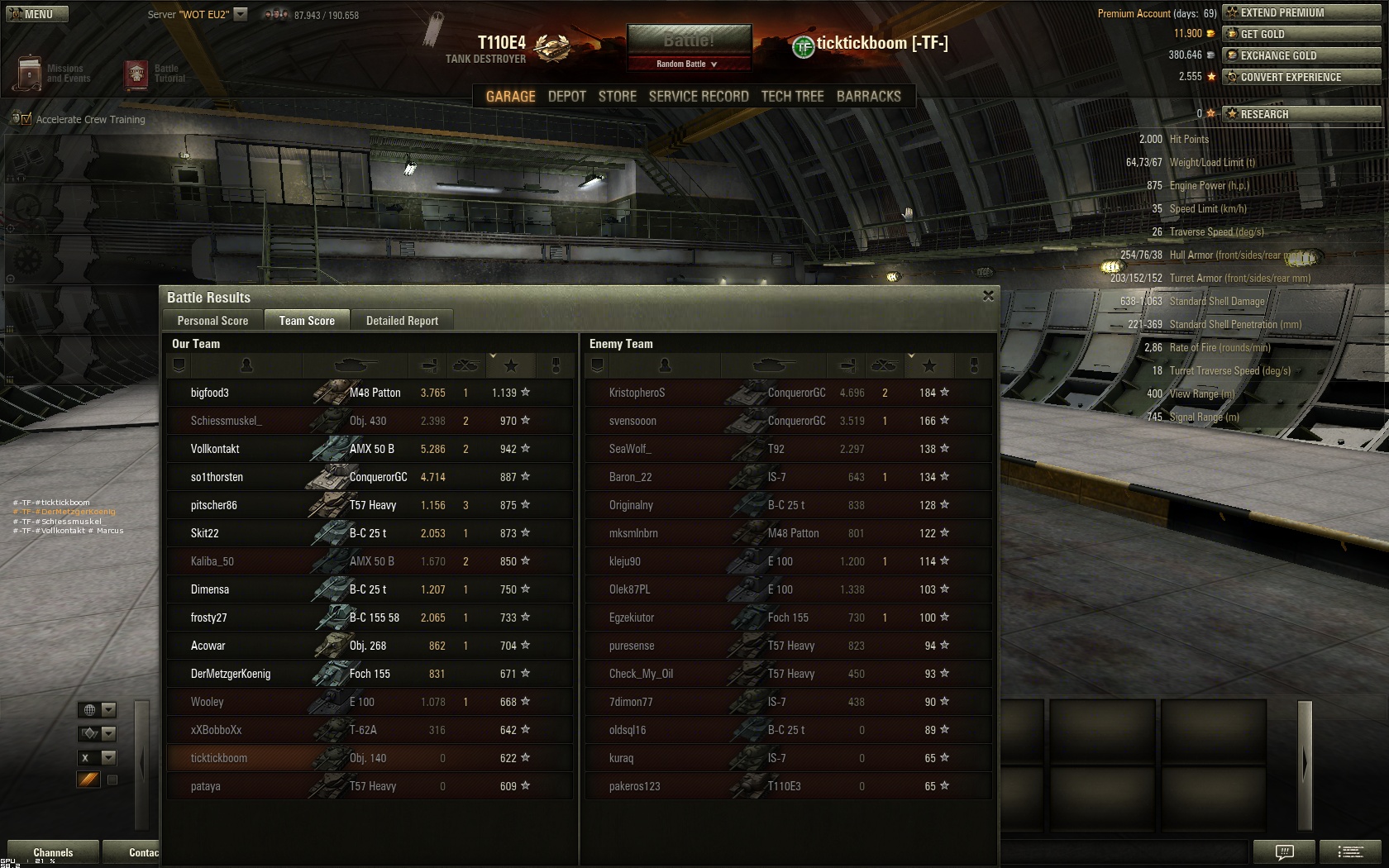Open the Store

click(618, 97)
